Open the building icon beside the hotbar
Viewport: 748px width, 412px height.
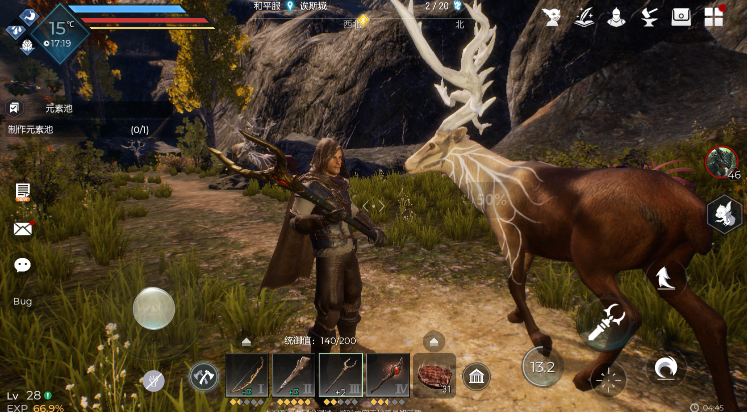pos(476,377)
